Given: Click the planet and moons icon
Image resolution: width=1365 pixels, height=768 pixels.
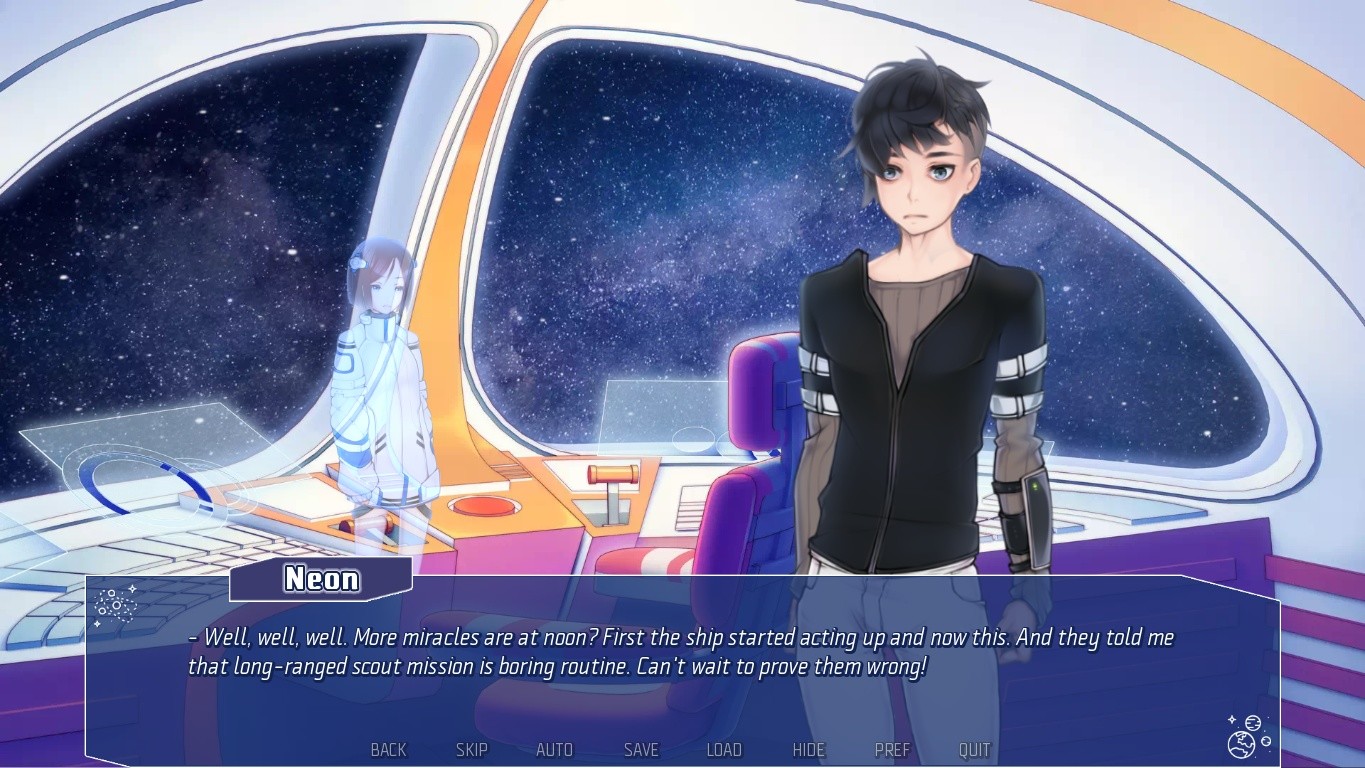Looking at the screenshot, I should 1243,741.
